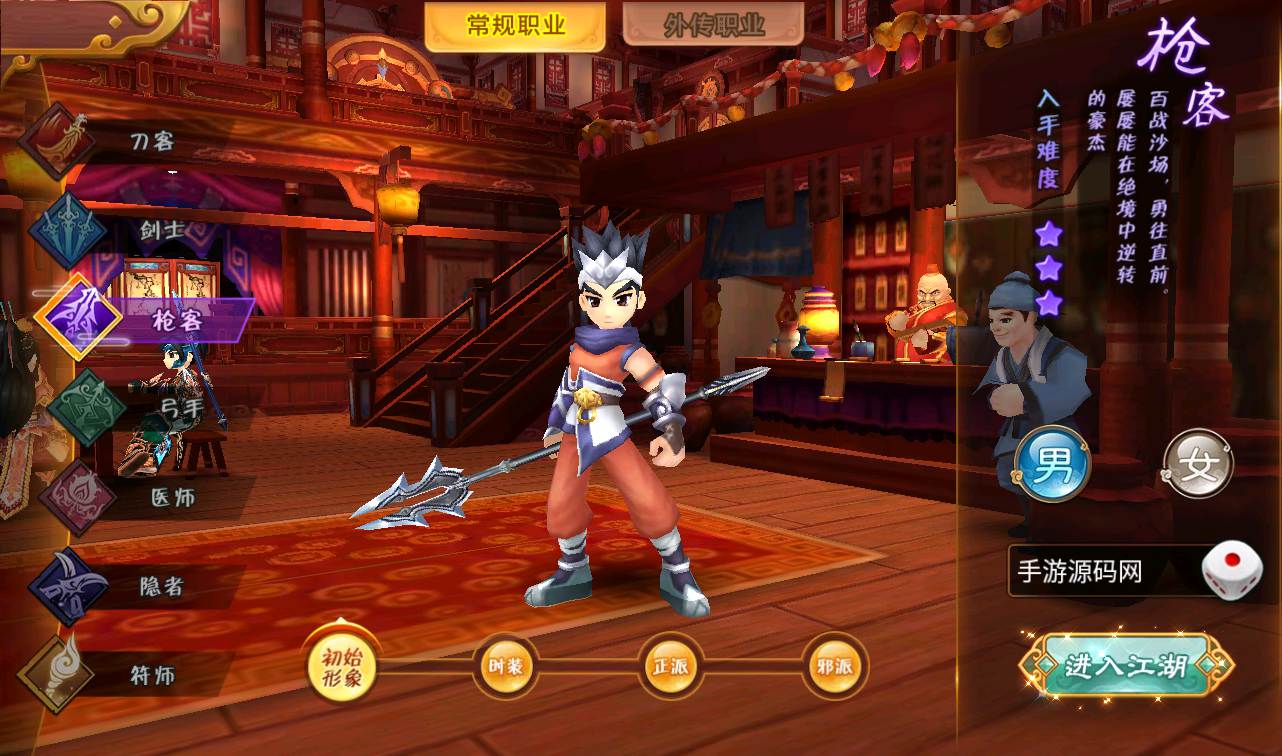Pick the 弓手 class

pos(181,408)
